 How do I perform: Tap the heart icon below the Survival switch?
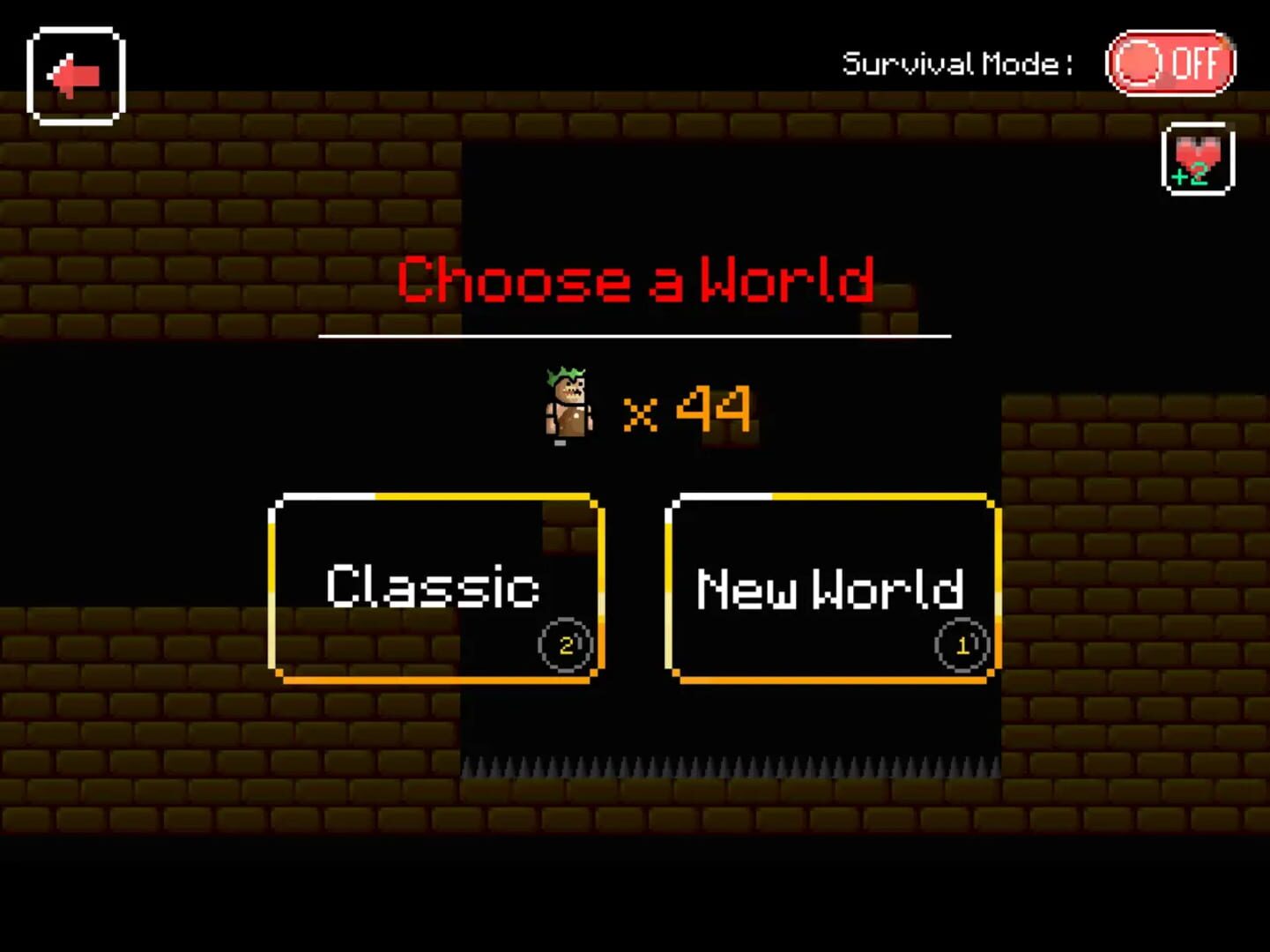(1199, 157)
